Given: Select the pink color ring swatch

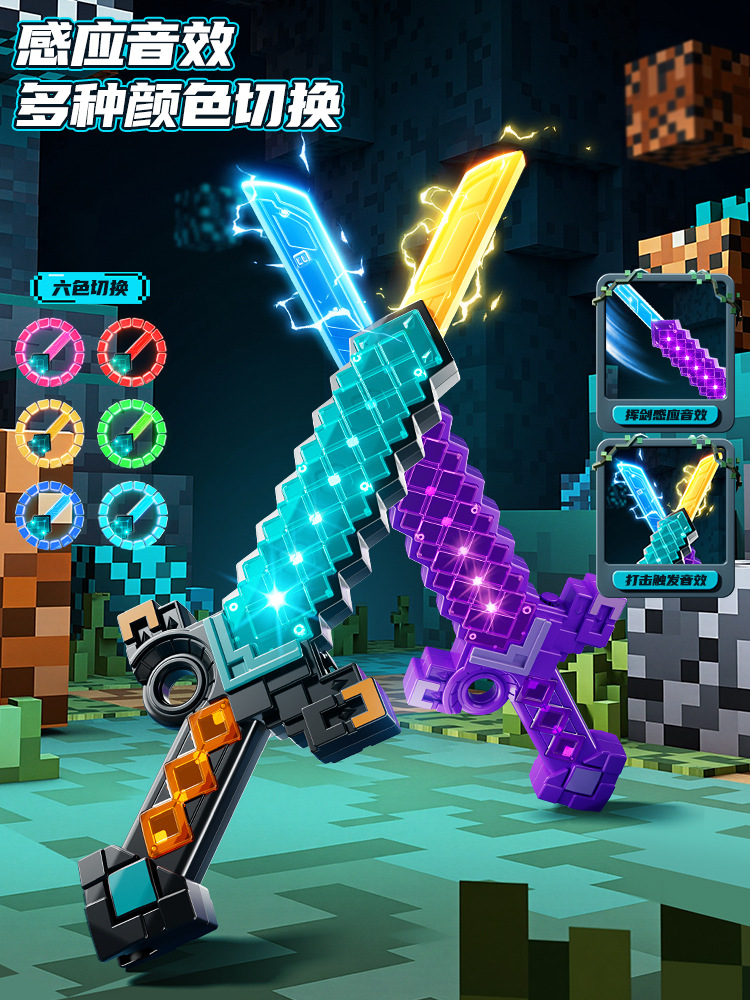Looking at the screenshot, I should (49, 351).
